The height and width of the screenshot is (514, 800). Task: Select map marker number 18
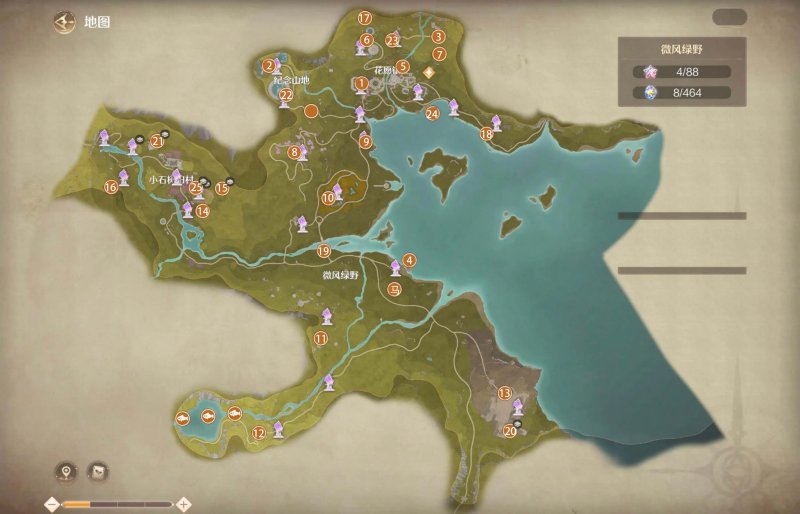point(486,133)
